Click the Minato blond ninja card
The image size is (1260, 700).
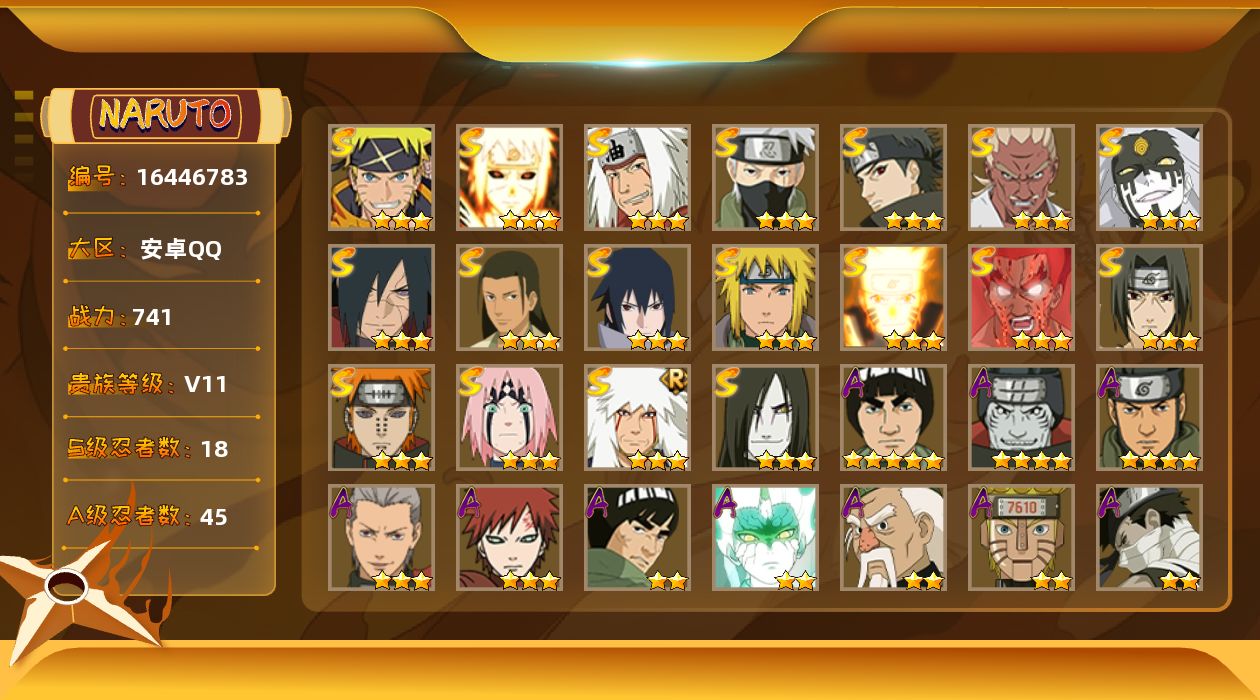(765, 297)
